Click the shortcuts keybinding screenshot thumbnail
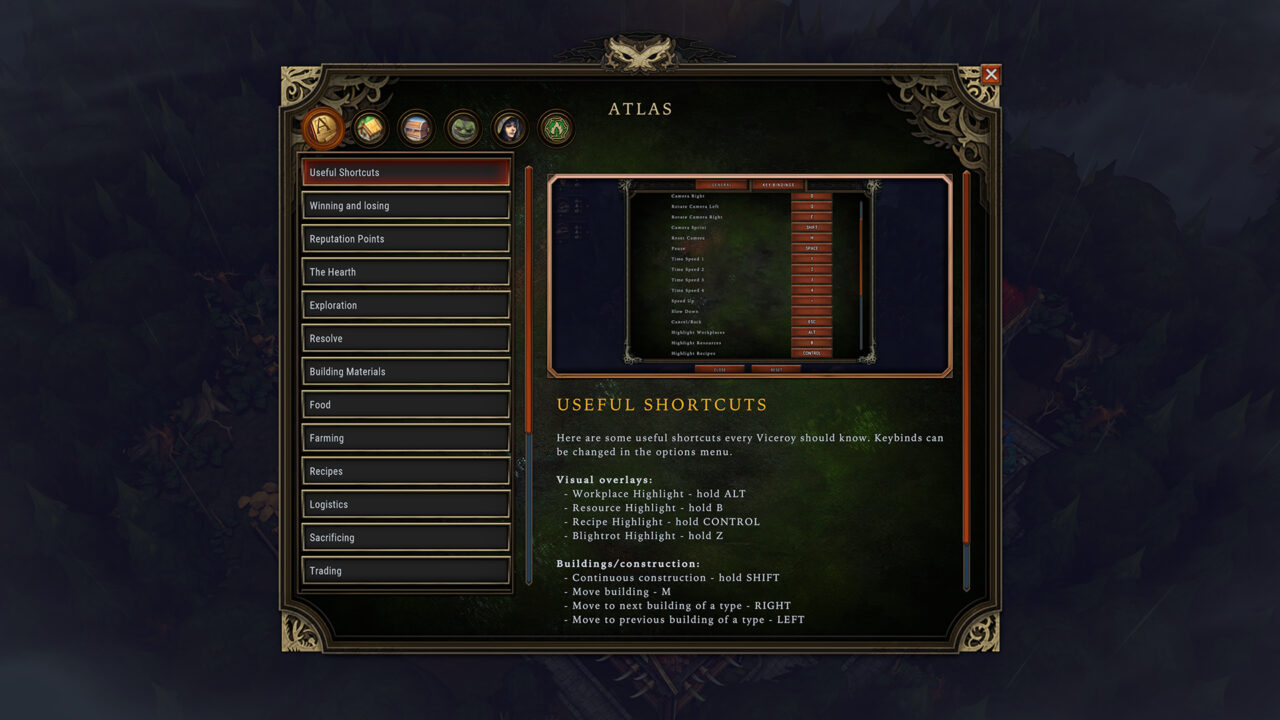The width and height of the screenshot is (1280, 720). (x=750, y=276)
